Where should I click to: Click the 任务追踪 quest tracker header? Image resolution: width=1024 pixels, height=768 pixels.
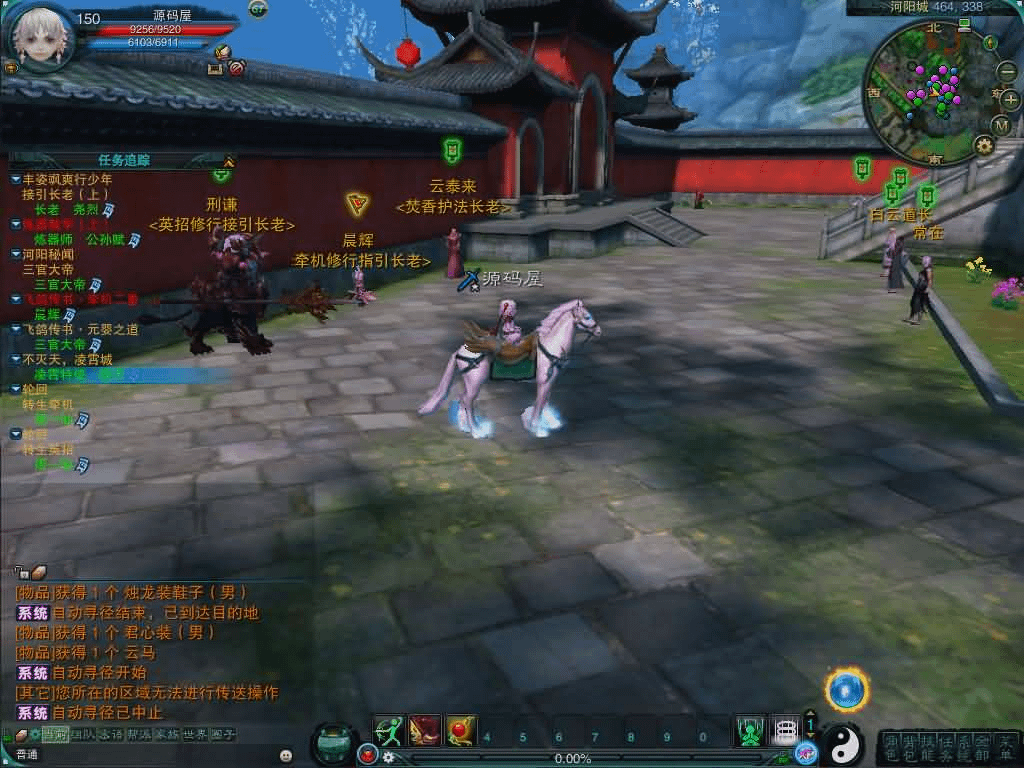(x=124, y=160)
